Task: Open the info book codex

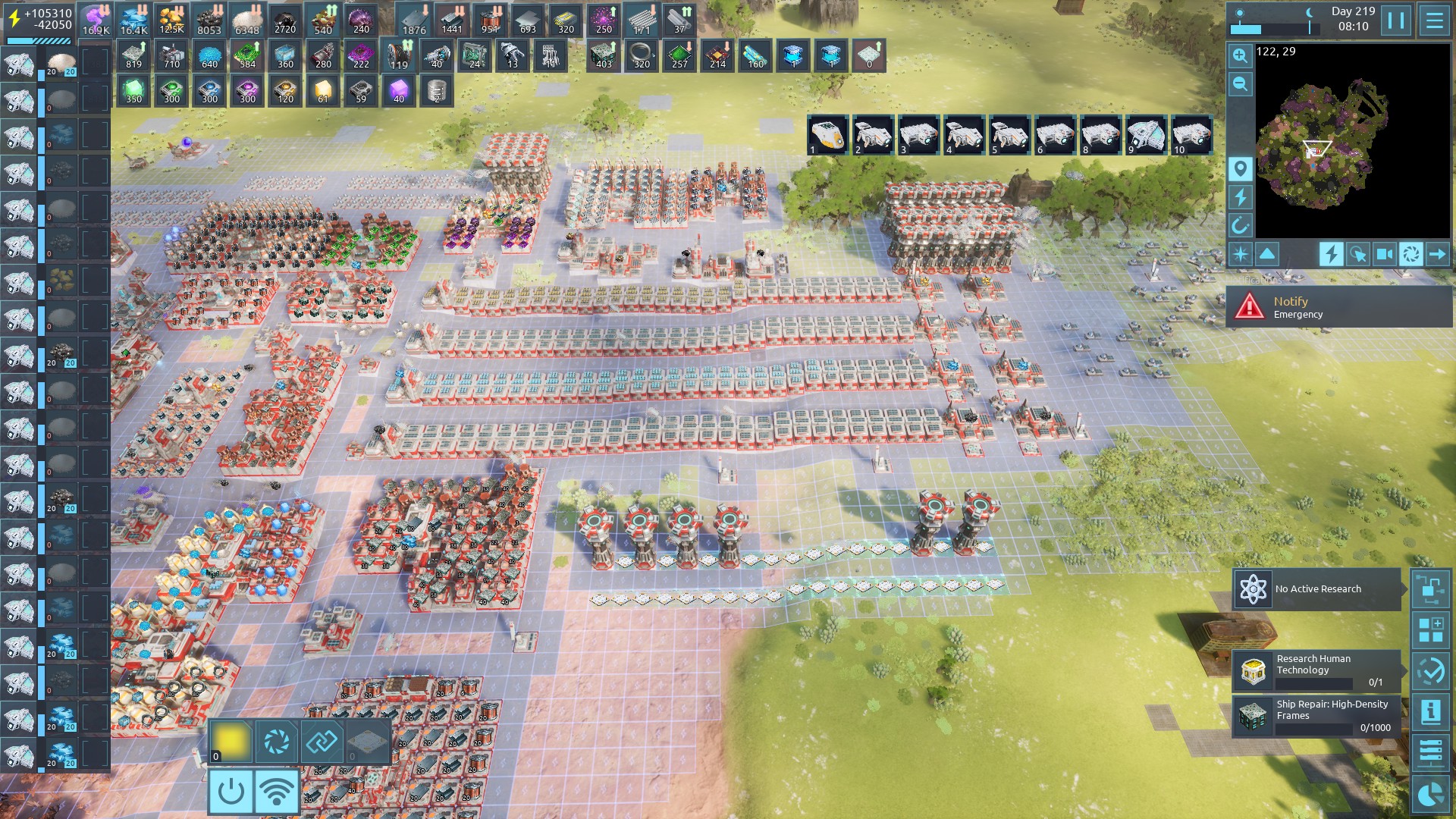Action: pyautogui.click(x=1431, y=711)
